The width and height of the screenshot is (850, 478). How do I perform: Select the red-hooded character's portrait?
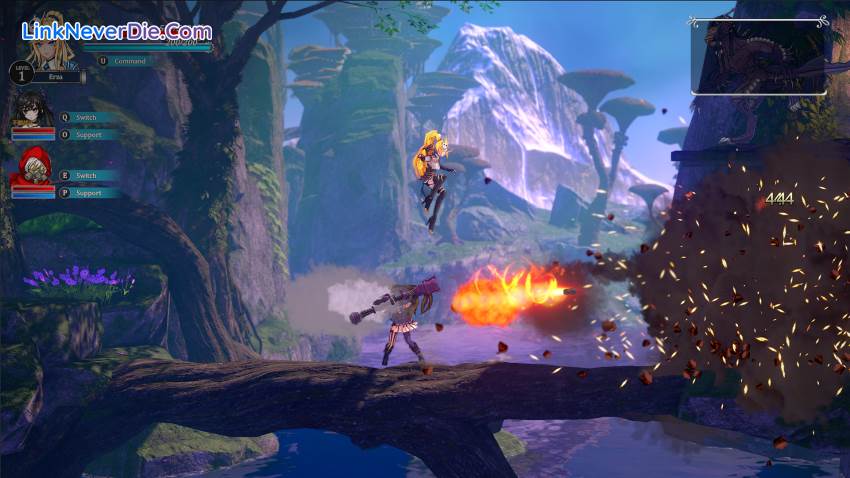pos(32,167)
